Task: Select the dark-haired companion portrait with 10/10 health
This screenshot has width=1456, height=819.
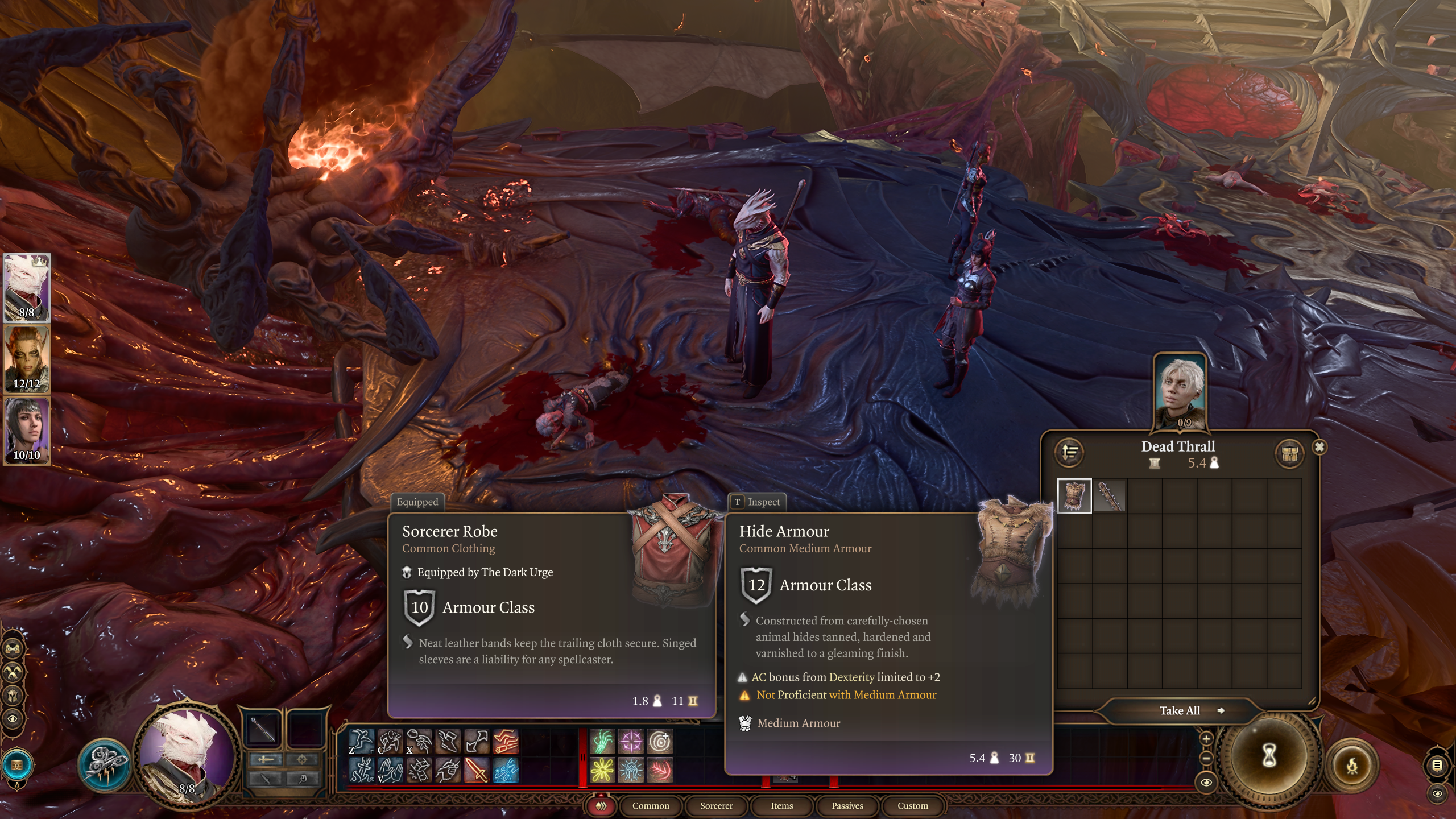Action: (x=27, y=431)
